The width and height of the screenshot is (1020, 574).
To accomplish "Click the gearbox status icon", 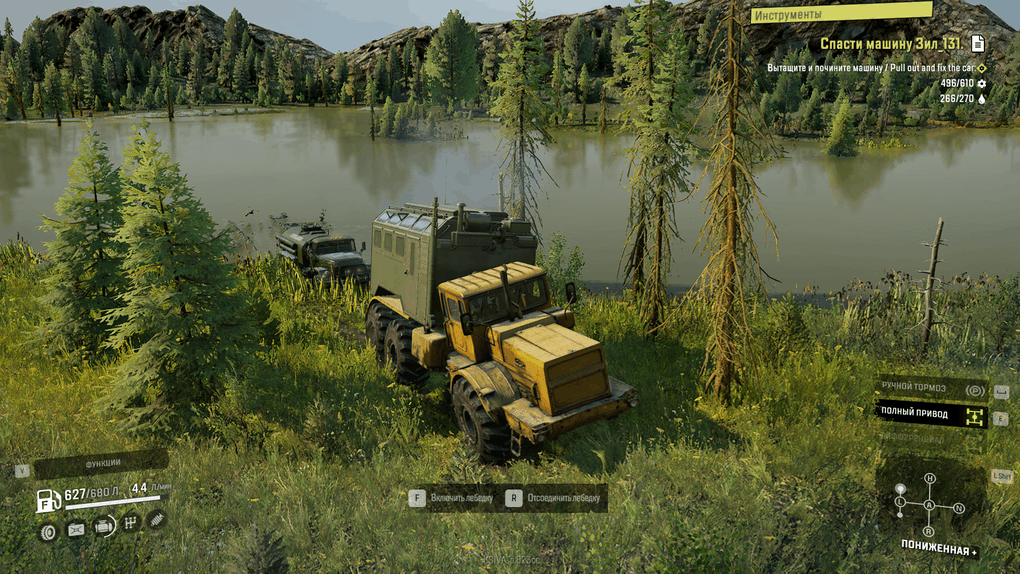I will click(130, 522).
